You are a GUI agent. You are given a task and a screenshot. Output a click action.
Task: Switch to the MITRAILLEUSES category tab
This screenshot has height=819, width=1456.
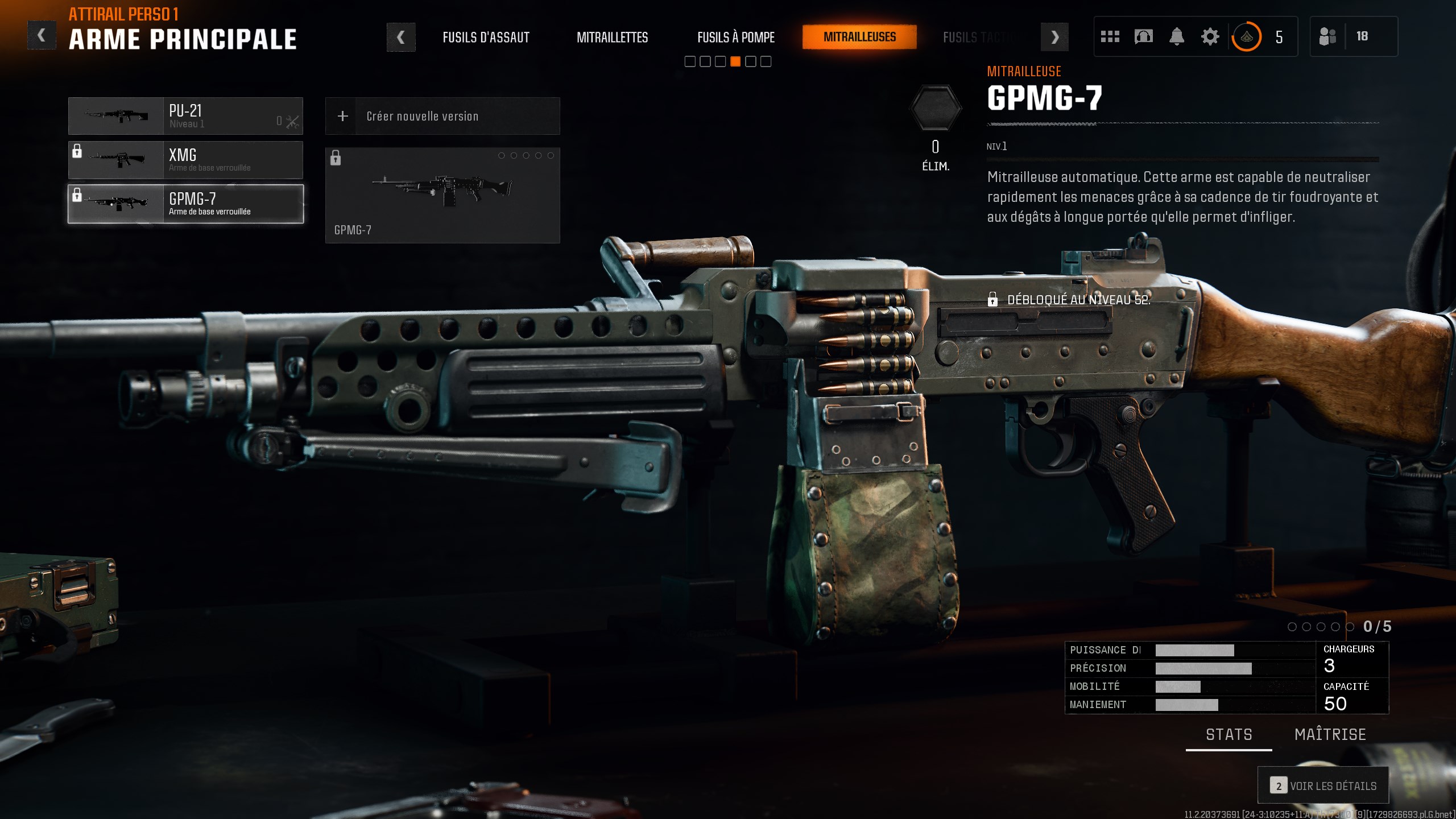click(859, 36)
